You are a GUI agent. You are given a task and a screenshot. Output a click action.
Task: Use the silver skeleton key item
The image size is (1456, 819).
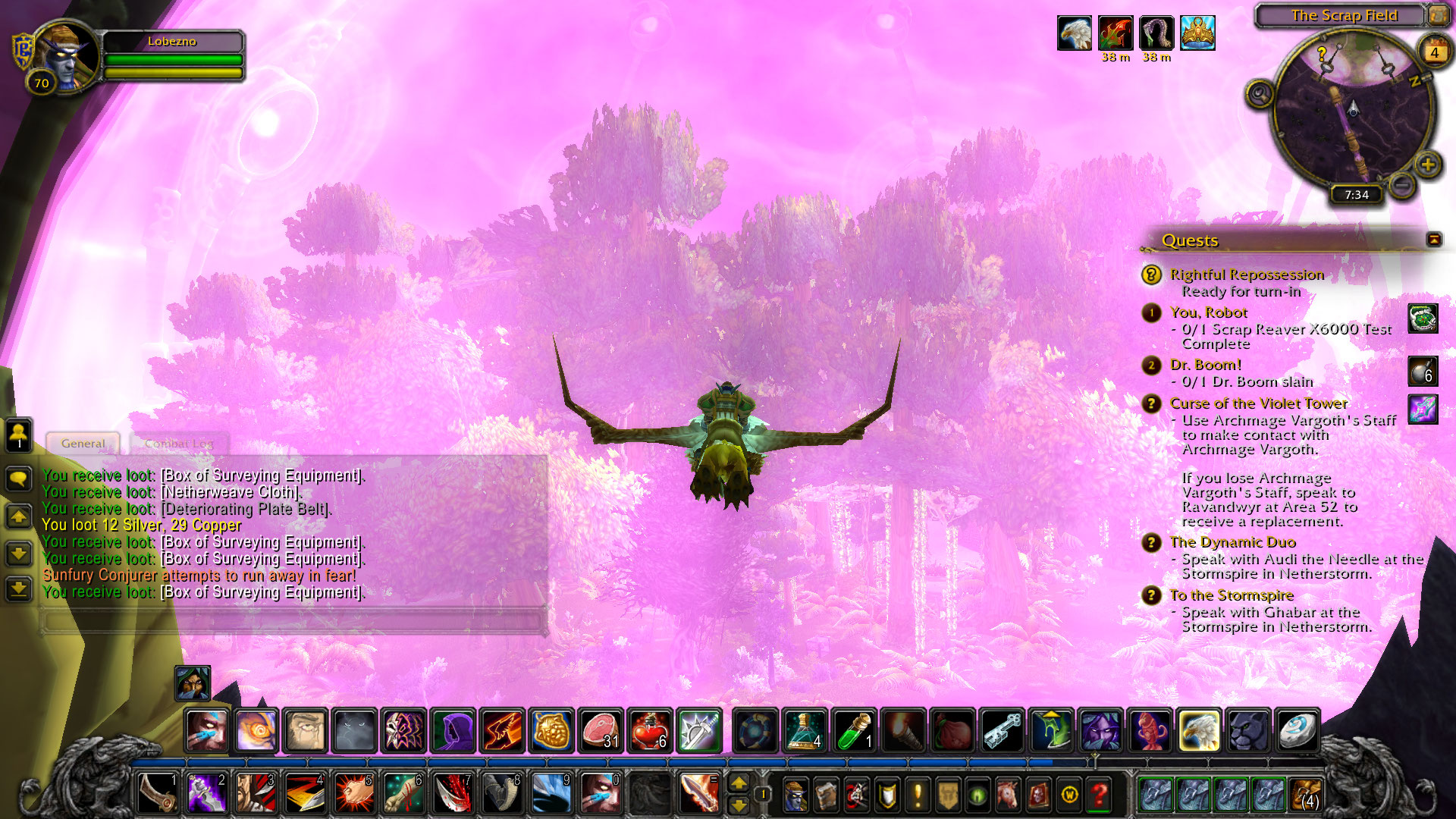(1003, 731)
